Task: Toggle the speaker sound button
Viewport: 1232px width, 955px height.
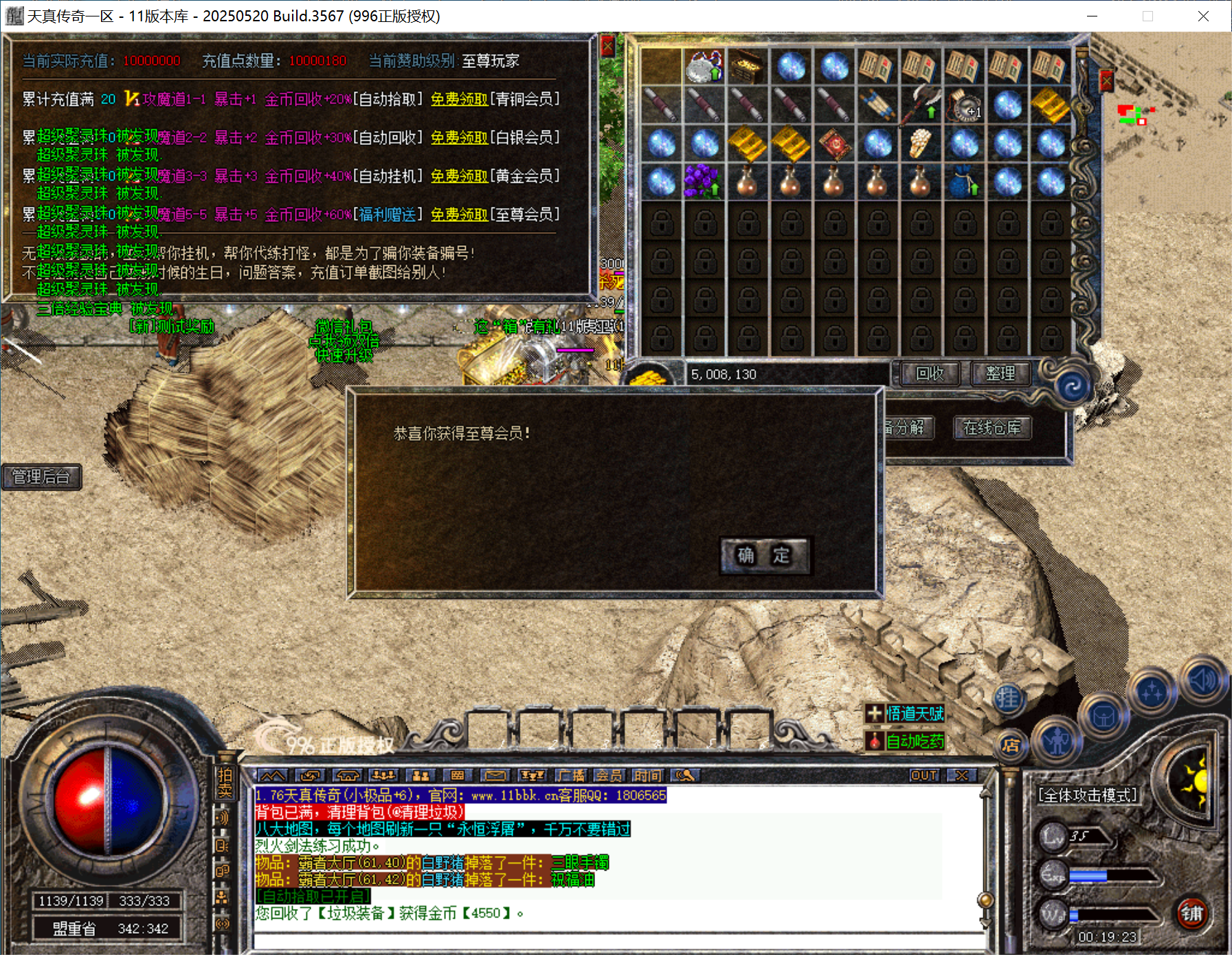Action: [1203, 680]
